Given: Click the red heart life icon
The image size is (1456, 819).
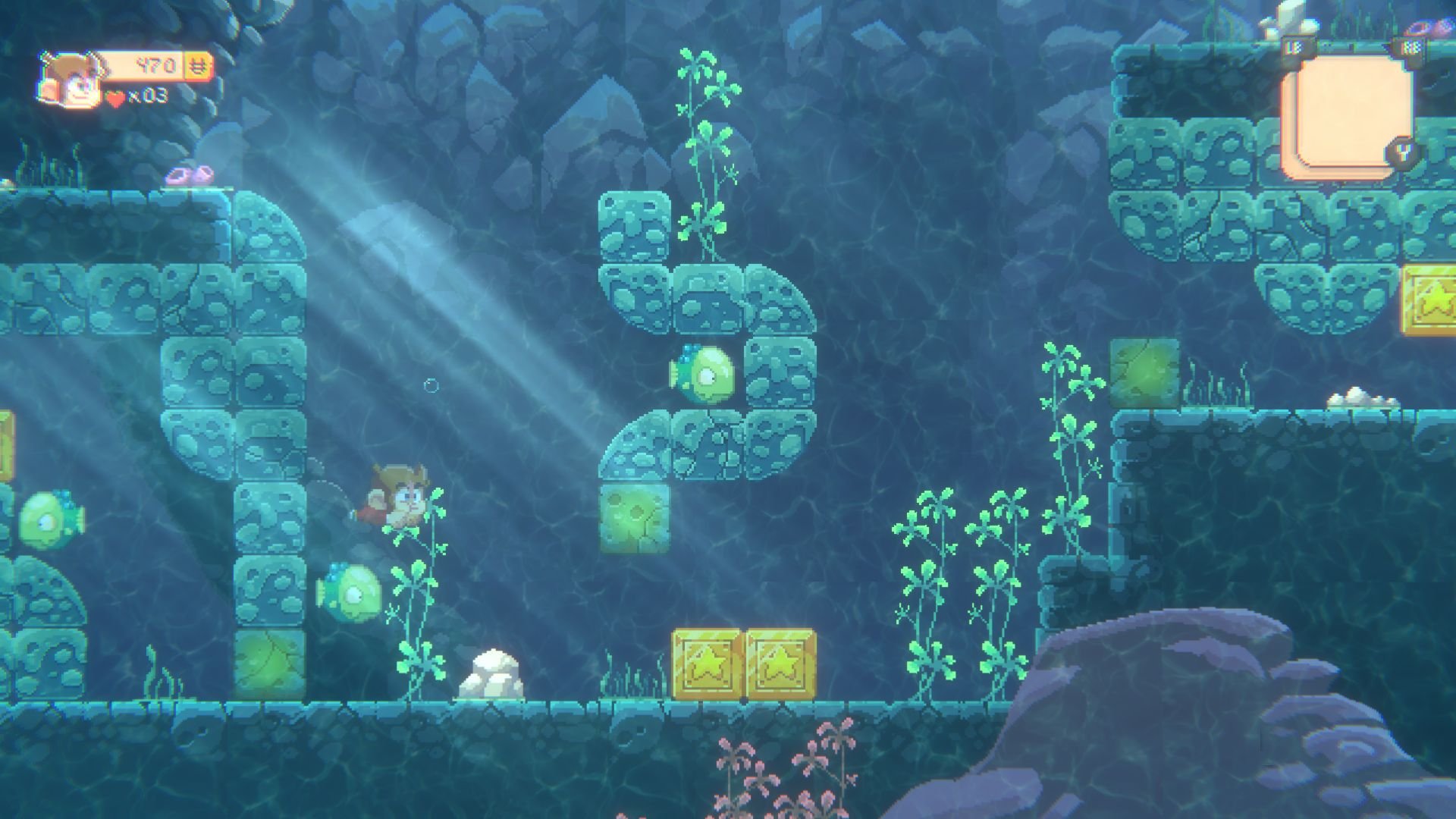Looking at the screenshot, I should 115,97.
